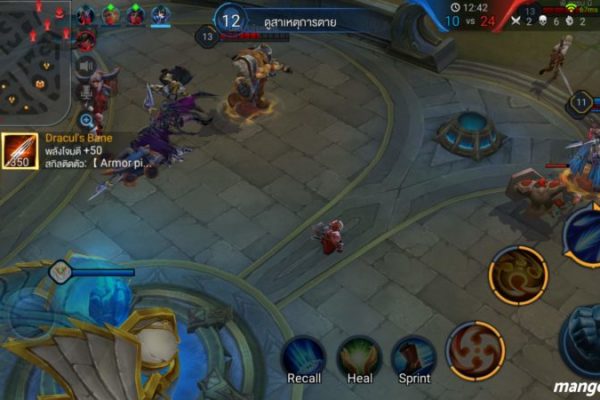Hit the basic attack fist button
This screenshot has width=600, height=400.
(x=585, y=340)
